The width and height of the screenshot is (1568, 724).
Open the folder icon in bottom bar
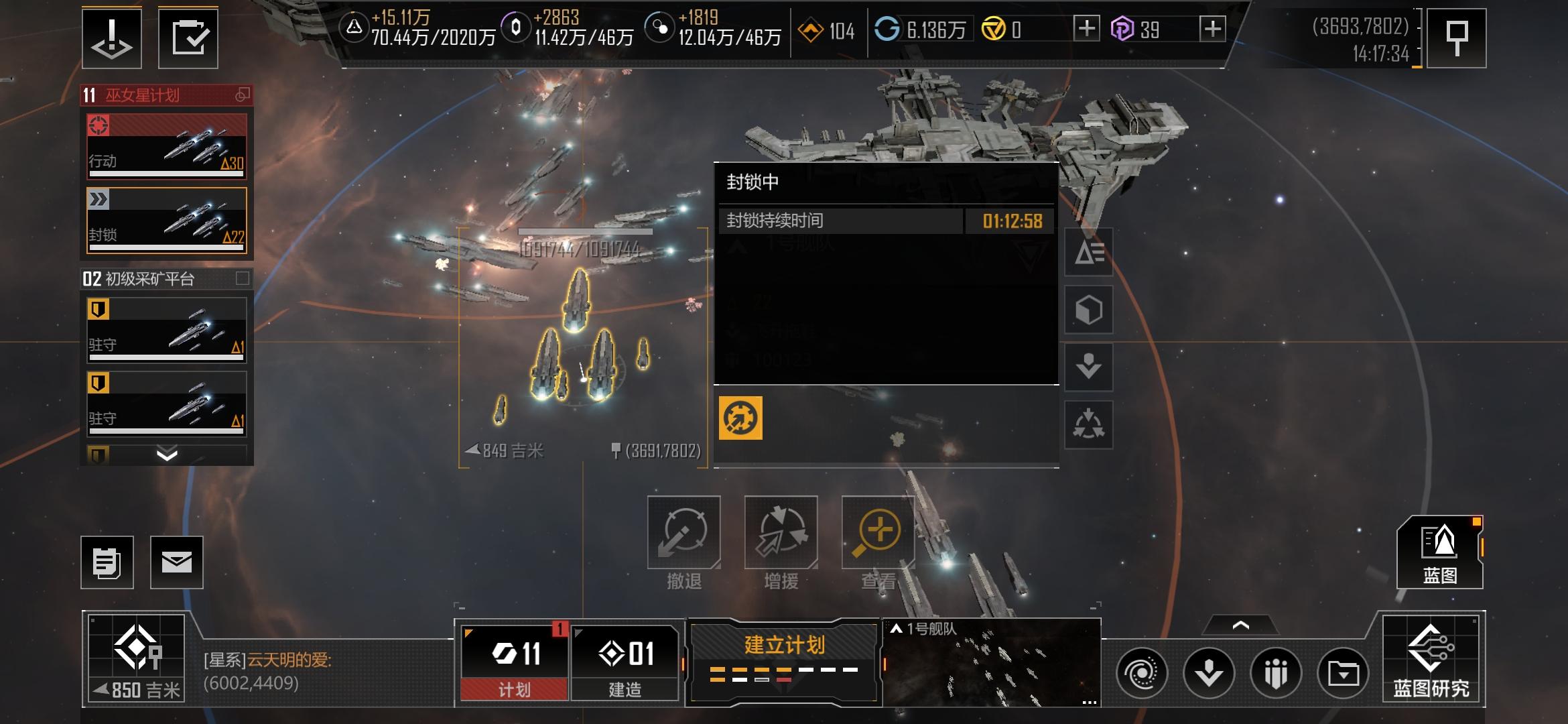click(x=1343, y=672)
